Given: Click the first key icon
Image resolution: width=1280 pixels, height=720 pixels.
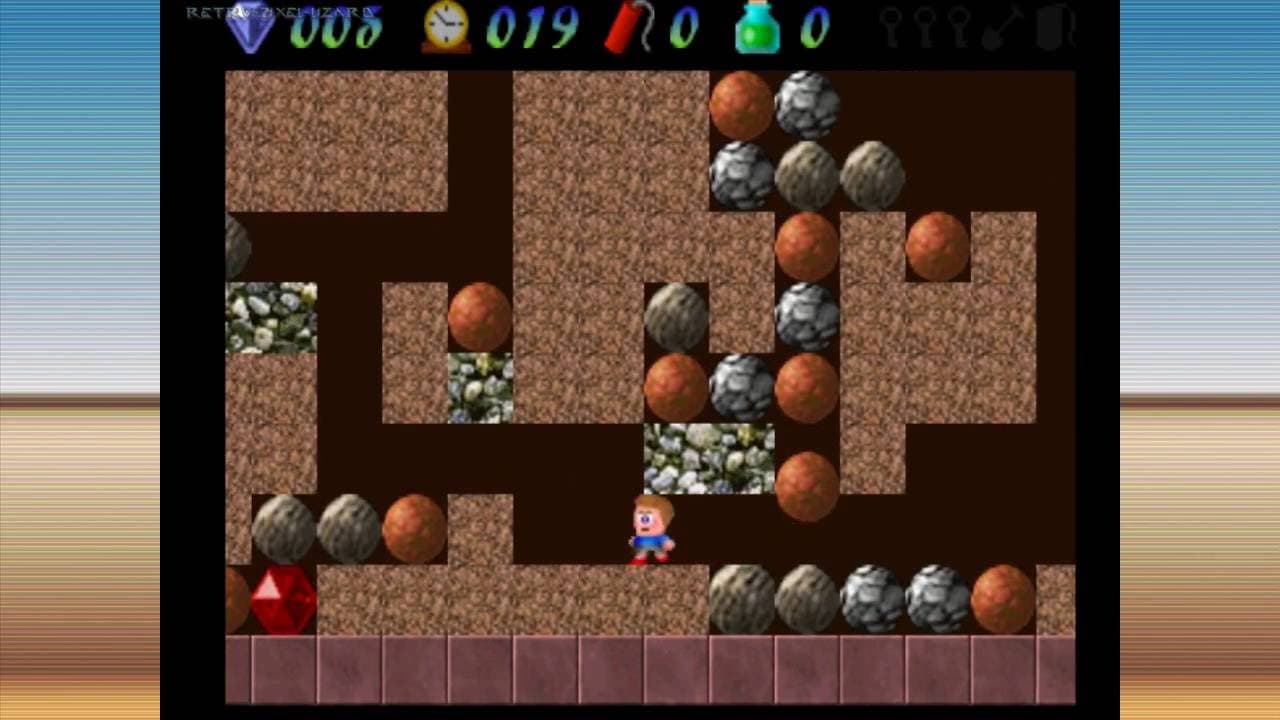Looking at the screenshot, I should 890,27.
